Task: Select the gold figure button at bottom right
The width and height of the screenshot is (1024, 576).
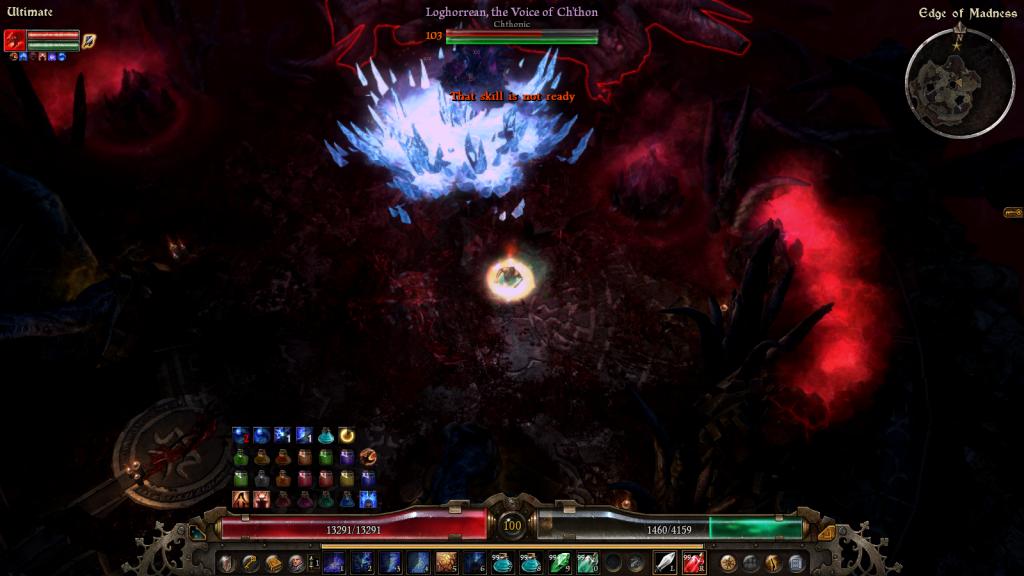Action: click(x=773, y=563)
